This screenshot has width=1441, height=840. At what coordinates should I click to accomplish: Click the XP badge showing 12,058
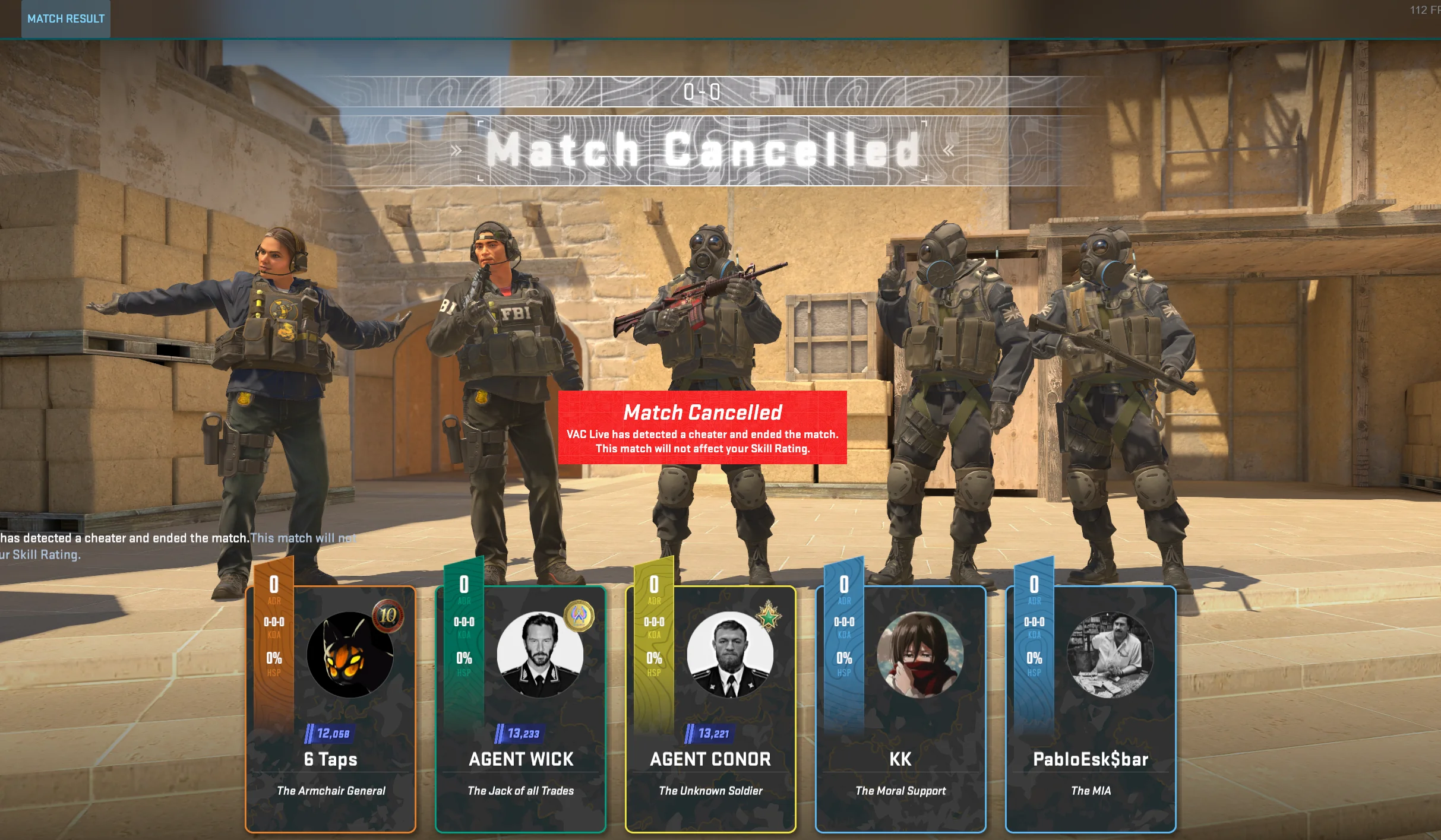327,733
